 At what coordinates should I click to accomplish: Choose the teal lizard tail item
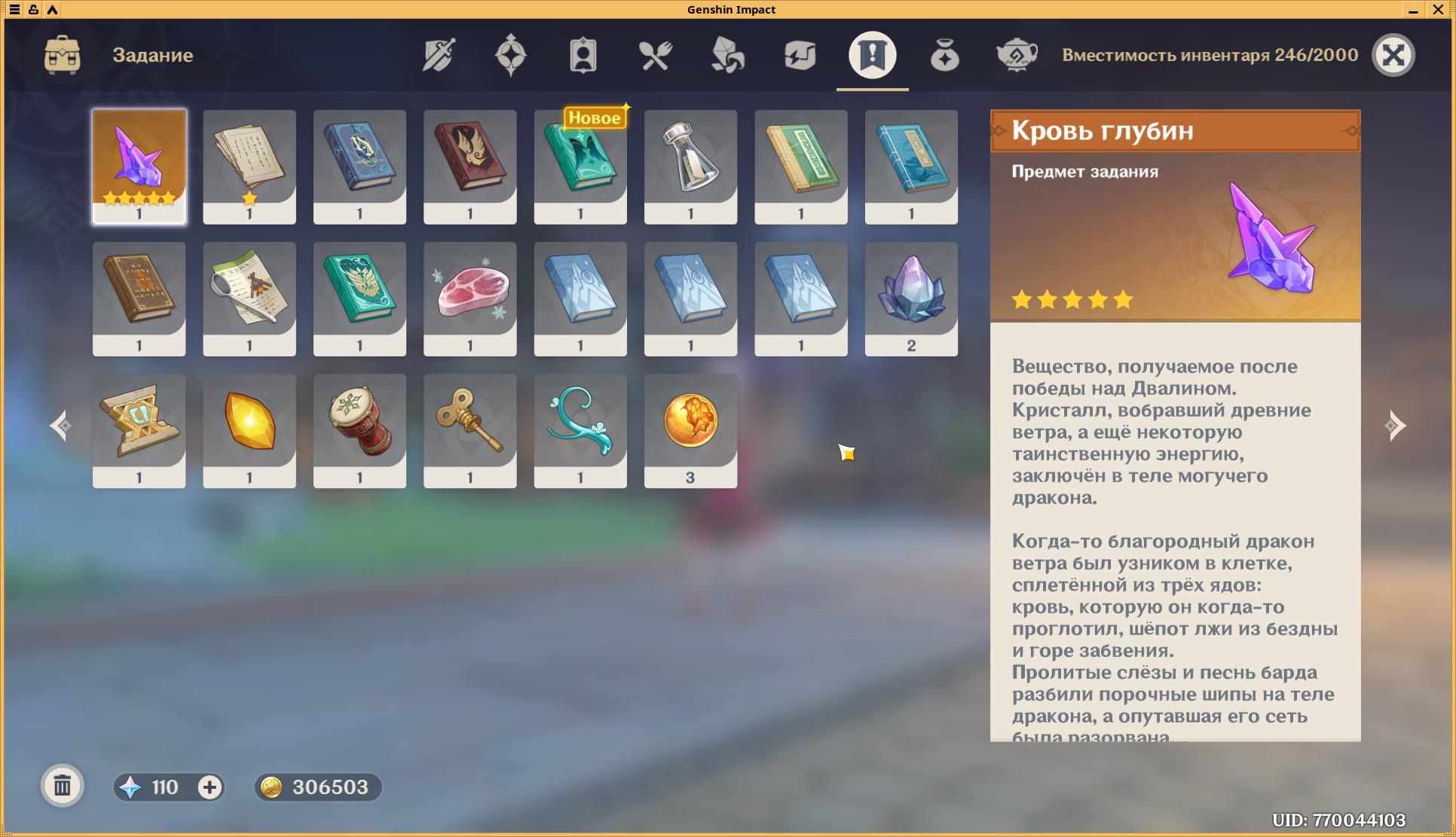pyautogui.click(x=580, y=430)
